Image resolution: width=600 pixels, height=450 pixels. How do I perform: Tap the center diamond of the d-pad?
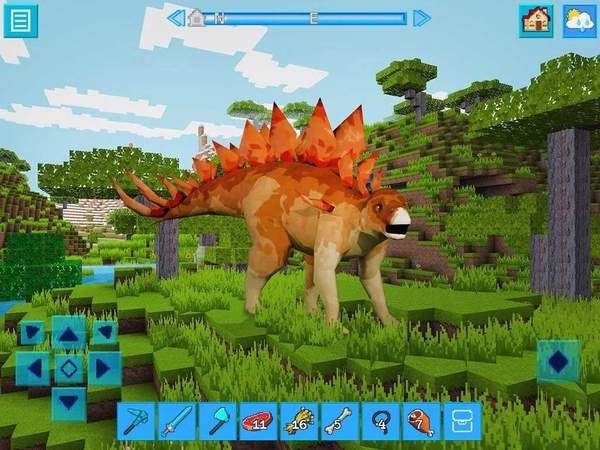pos(68,368)
